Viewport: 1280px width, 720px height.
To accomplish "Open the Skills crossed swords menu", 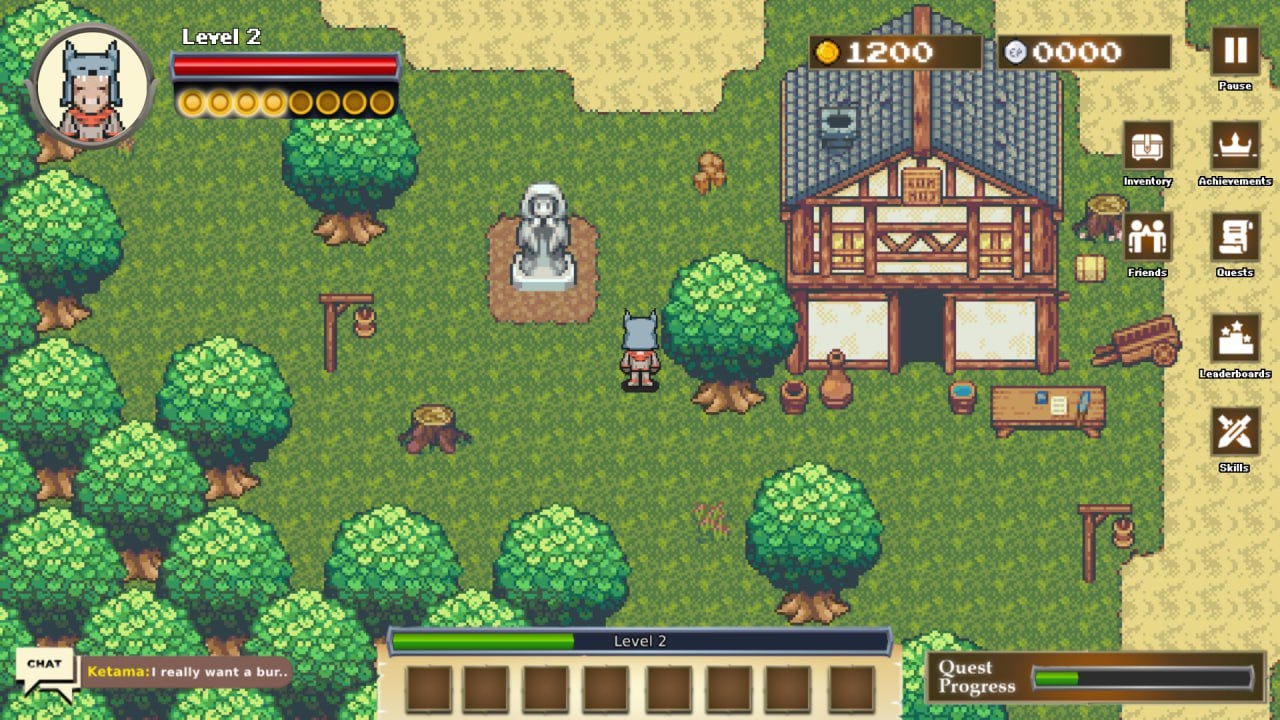I will tap(1235, 431).
